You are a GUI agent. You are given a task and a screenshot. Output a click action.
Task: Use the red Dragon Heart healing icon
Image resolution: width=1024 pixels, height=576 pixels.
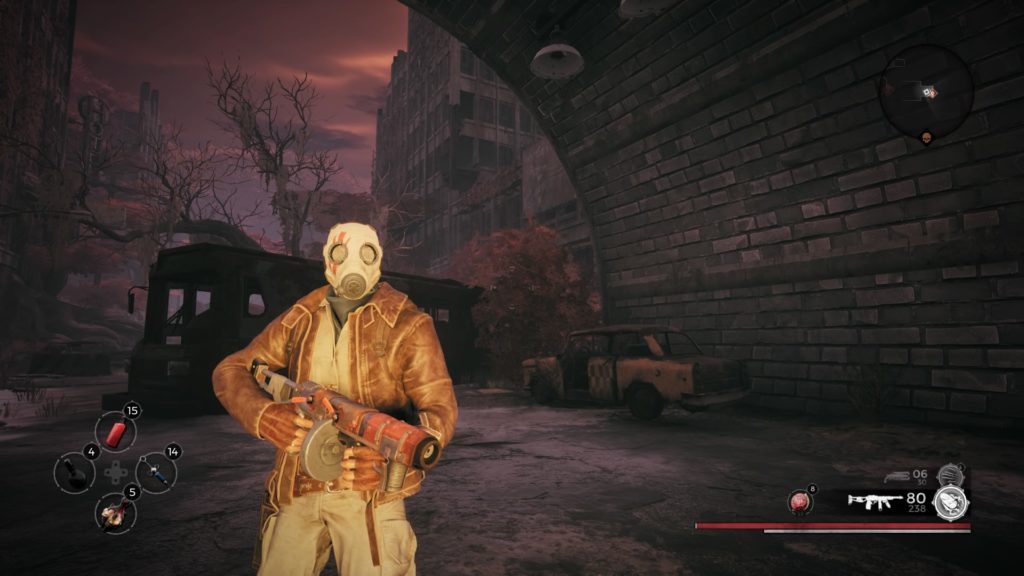point(801,502)
